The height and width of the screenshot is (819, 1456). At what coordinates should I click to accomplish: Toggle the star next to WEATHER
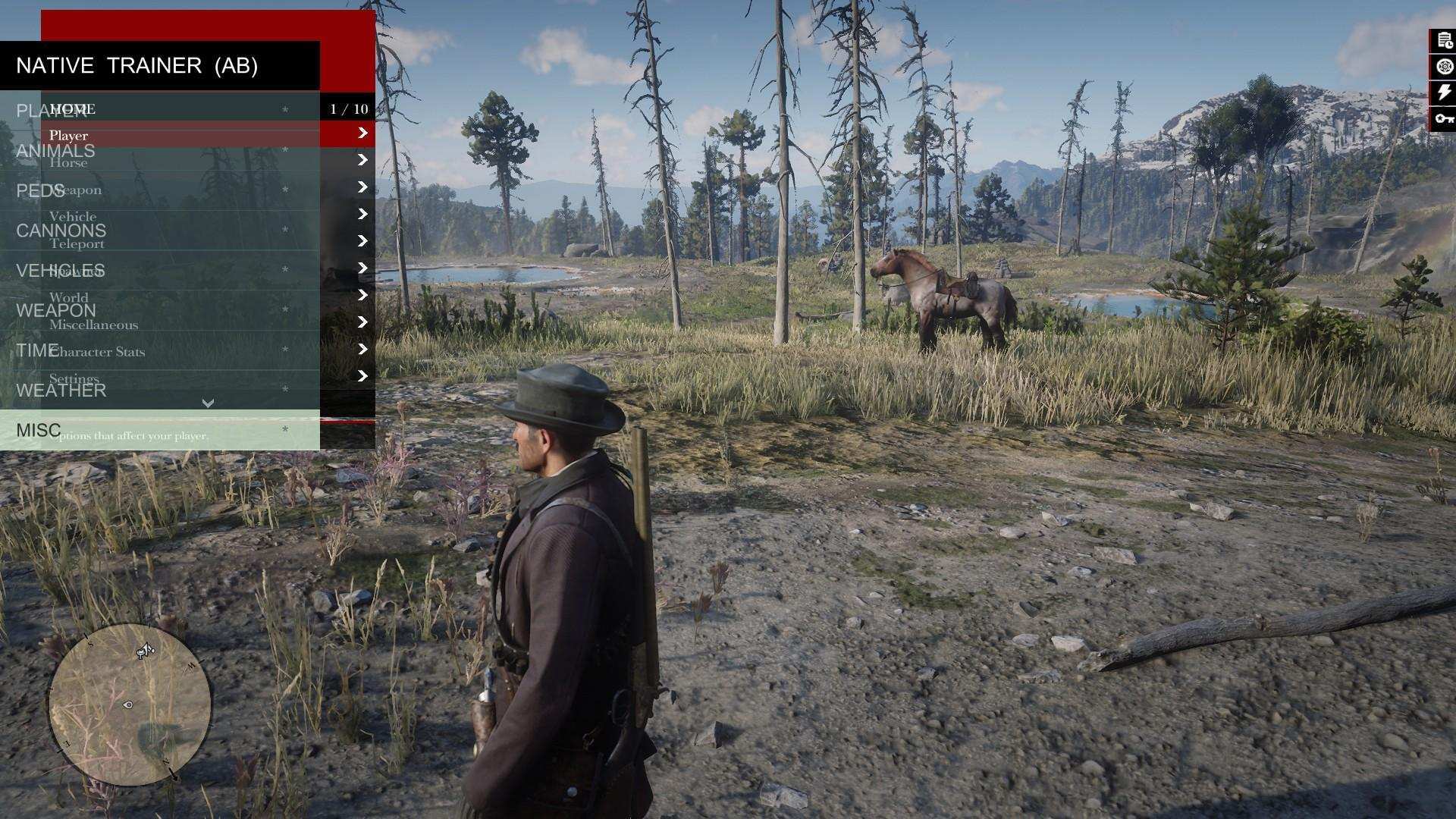[284, 388]
